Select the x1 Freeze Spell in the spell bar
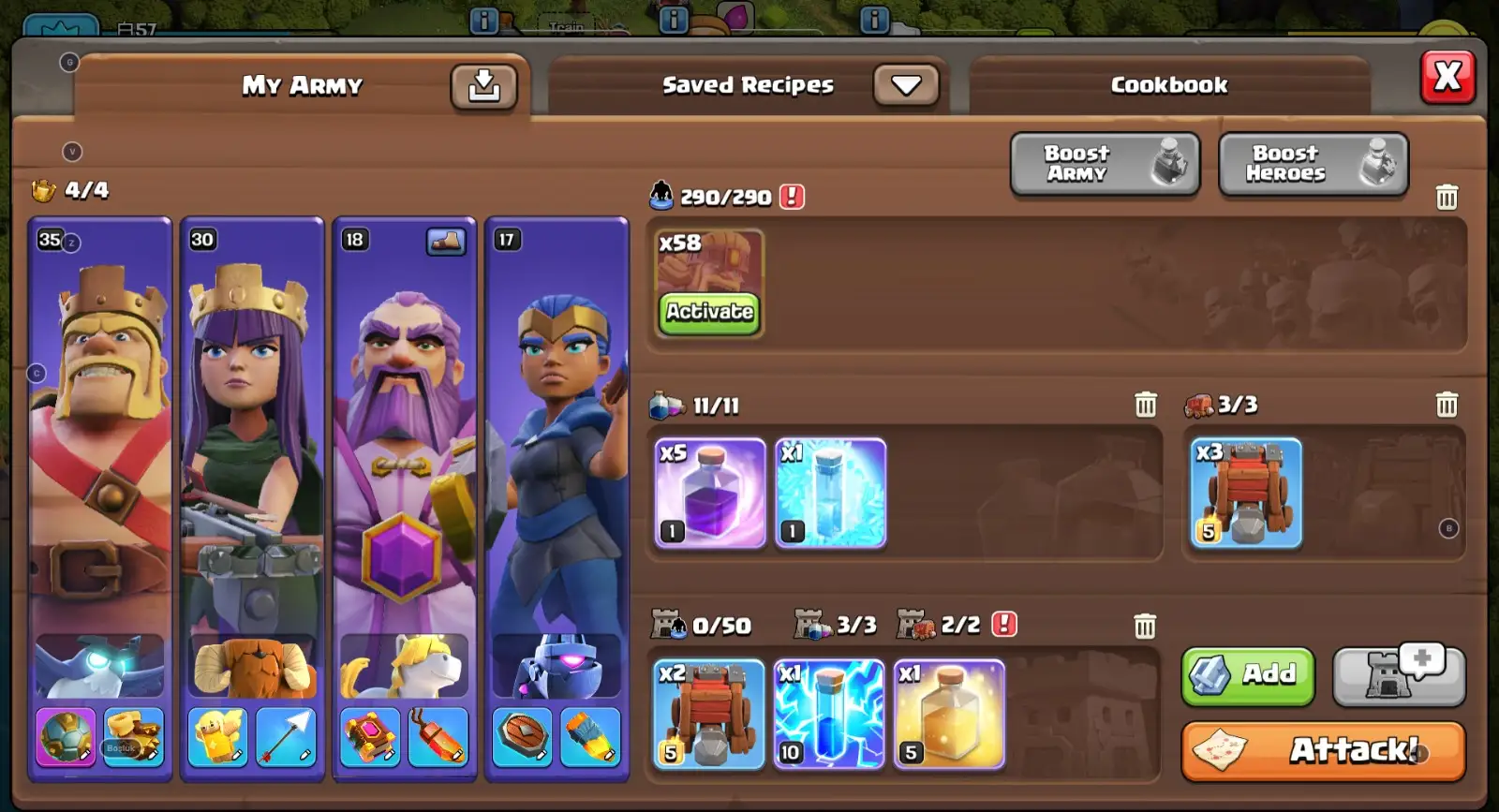Image resolution: width=1499 pixels, height=812 pixels. pos(830,494)
